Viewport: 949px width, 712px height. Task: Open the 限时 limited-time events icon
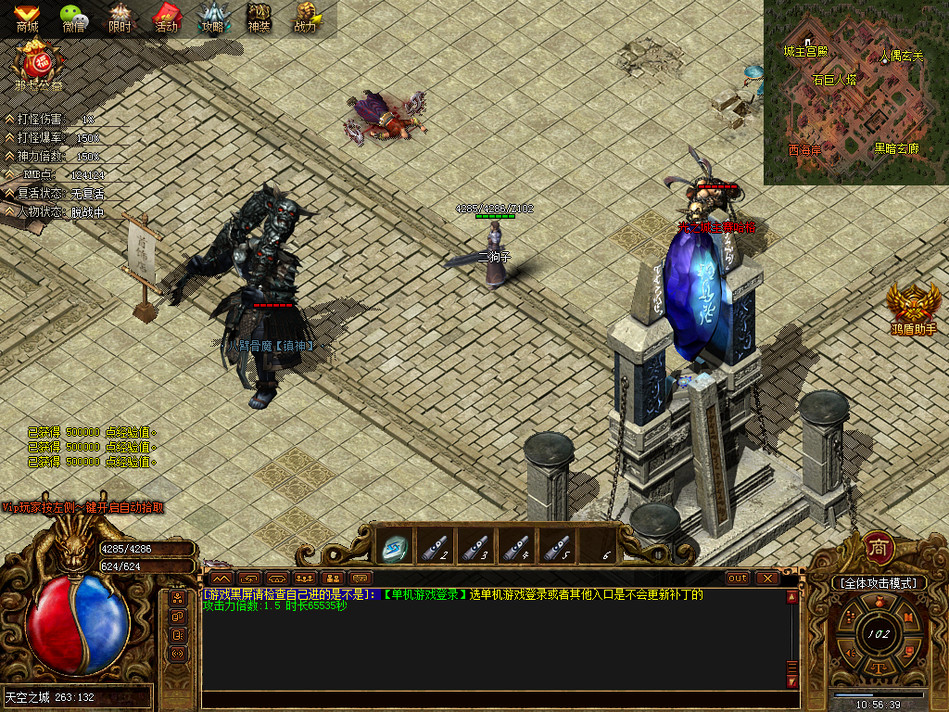119,17
